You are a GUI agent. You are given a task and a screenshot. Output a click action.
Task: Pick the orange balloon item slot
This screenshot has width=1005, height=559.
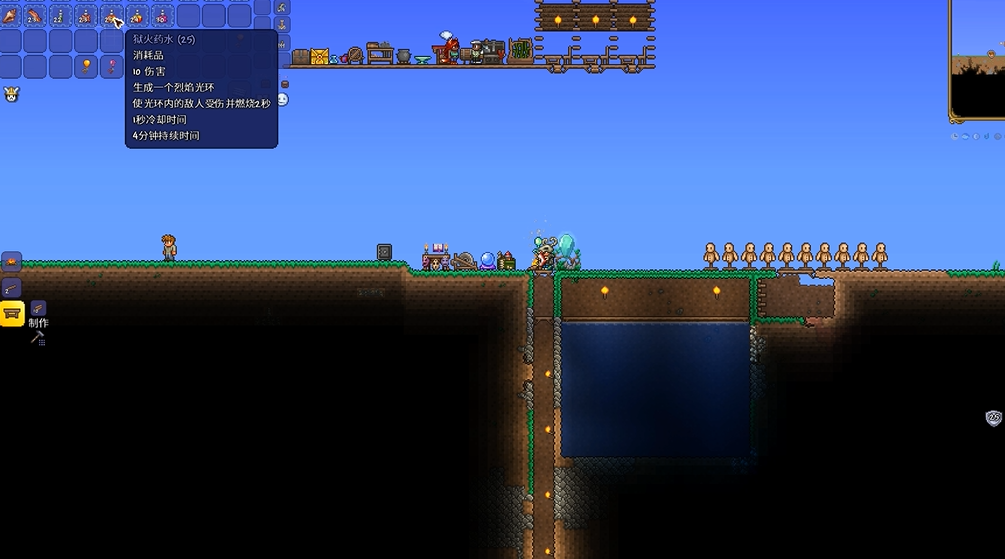pyautogui.click(x=86, y=67)
